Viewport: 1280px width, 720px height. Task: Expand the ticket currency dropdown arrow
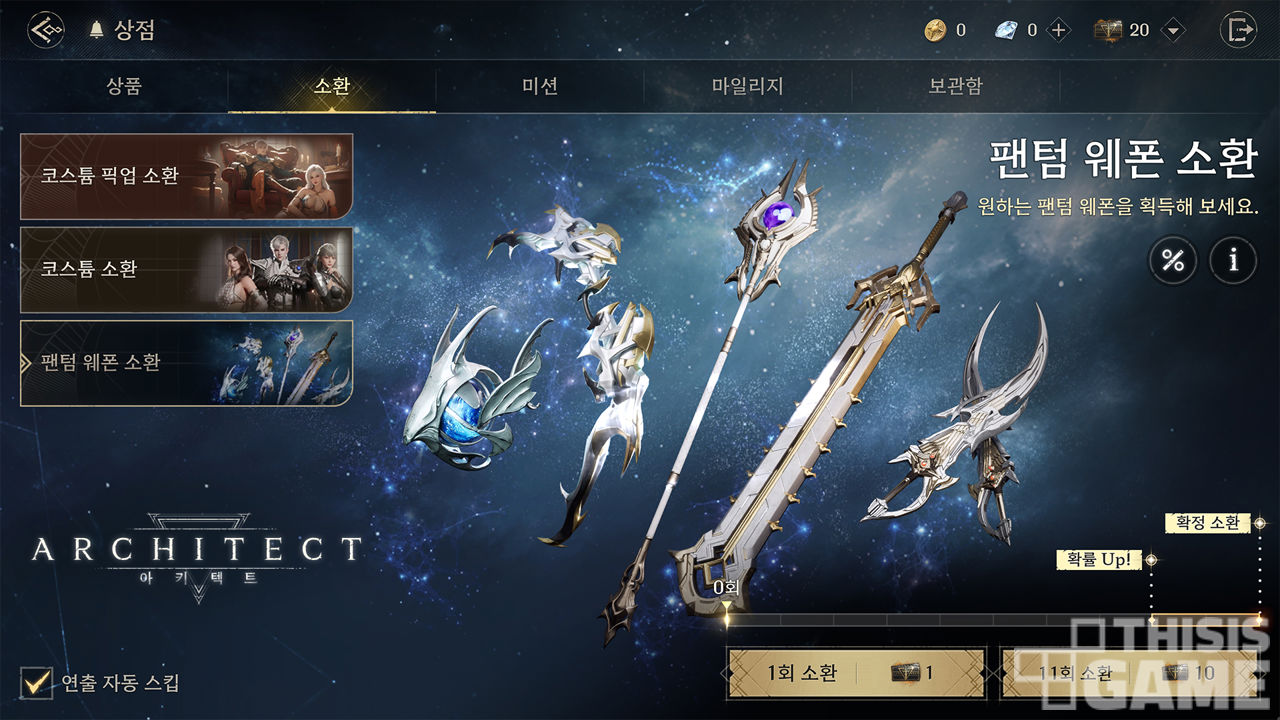1173,30
